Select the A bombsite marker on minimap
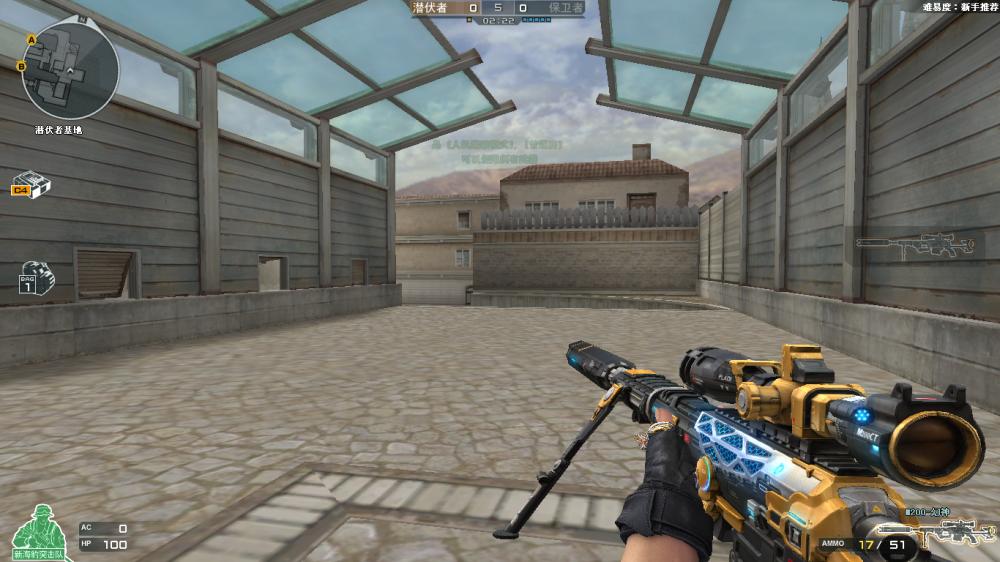The image size is (1000, 562). pos(32,39)
